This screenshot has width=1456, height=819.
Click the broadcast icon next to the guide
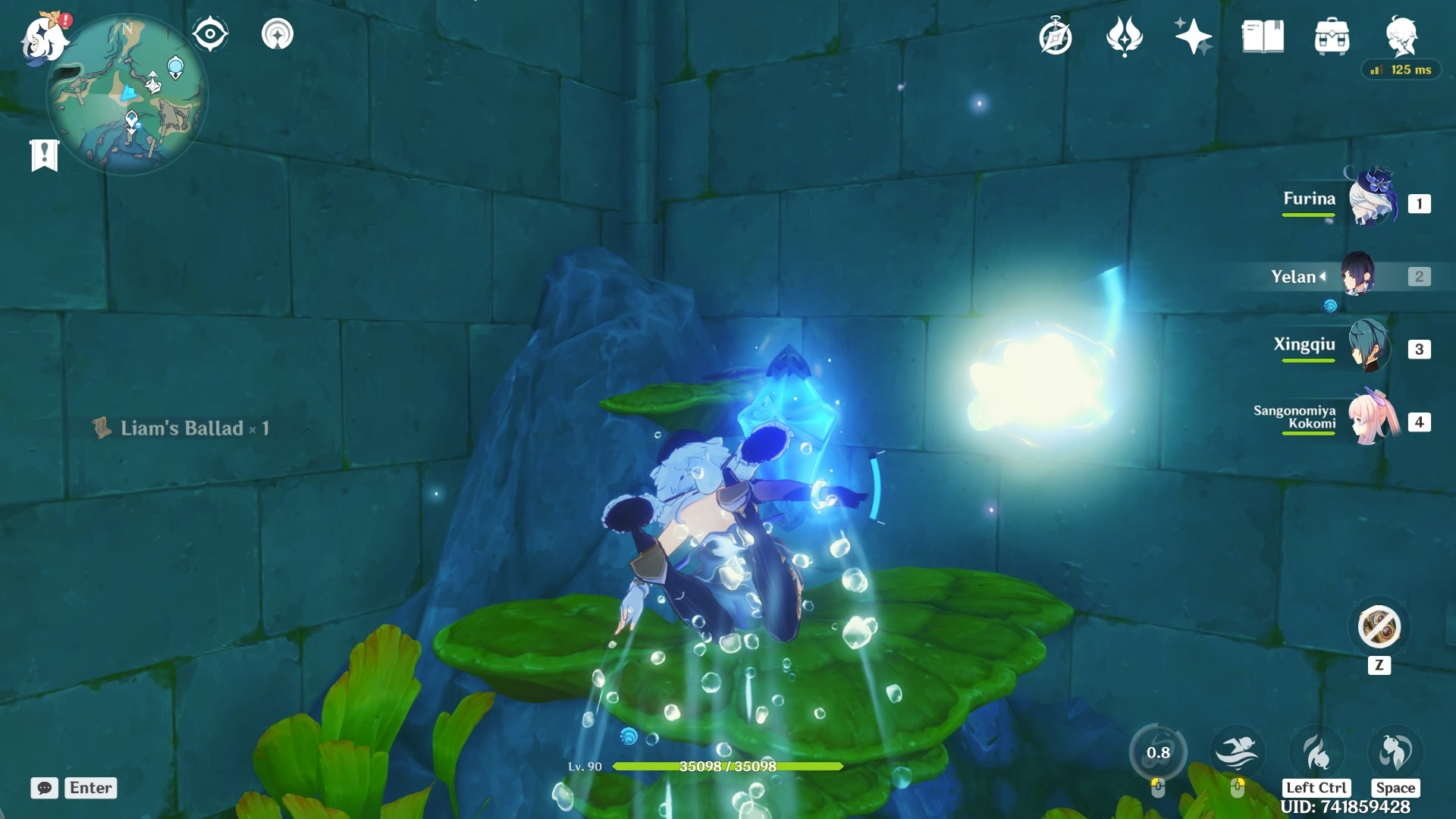278,33
